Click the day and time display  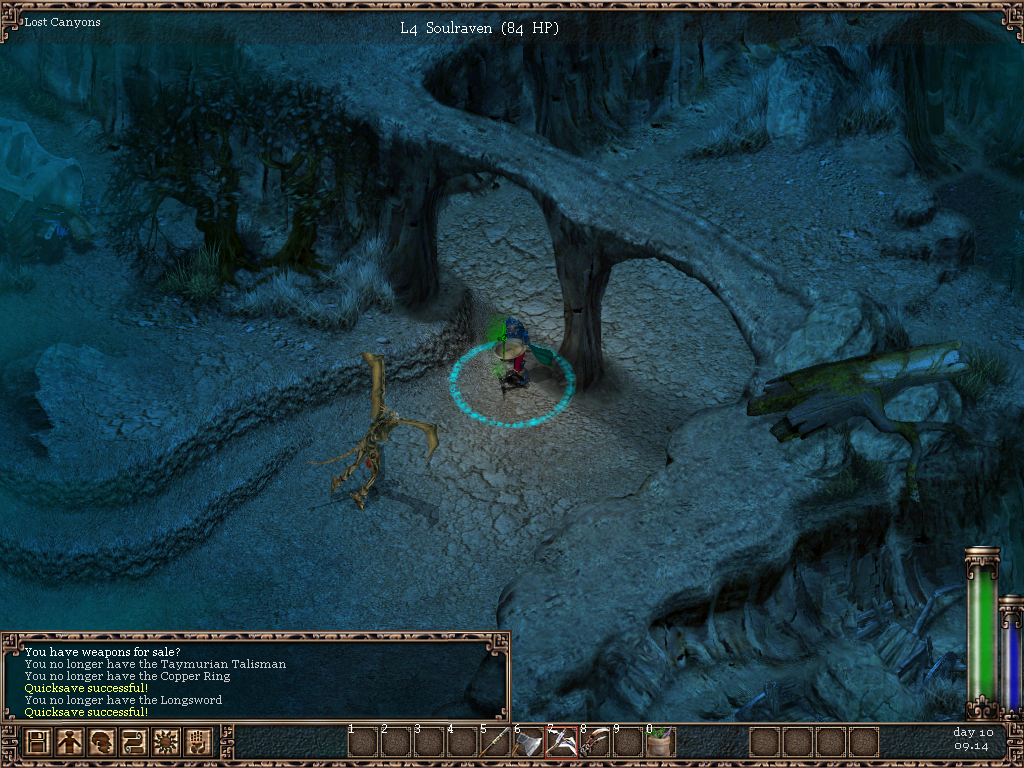coord(972,739)
